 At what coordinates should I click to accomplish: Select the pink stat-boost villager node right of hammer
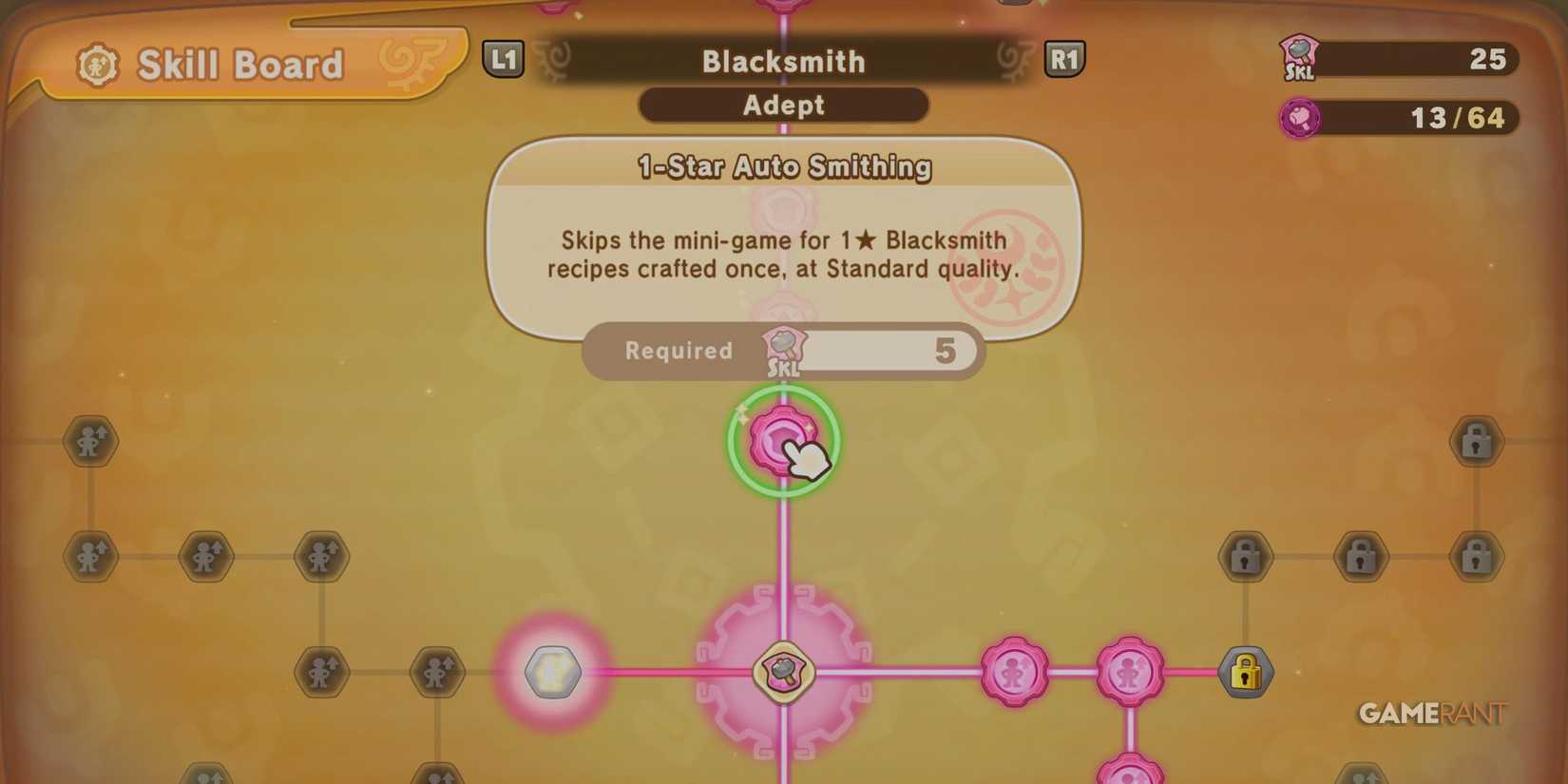[x=1013, y=670]
